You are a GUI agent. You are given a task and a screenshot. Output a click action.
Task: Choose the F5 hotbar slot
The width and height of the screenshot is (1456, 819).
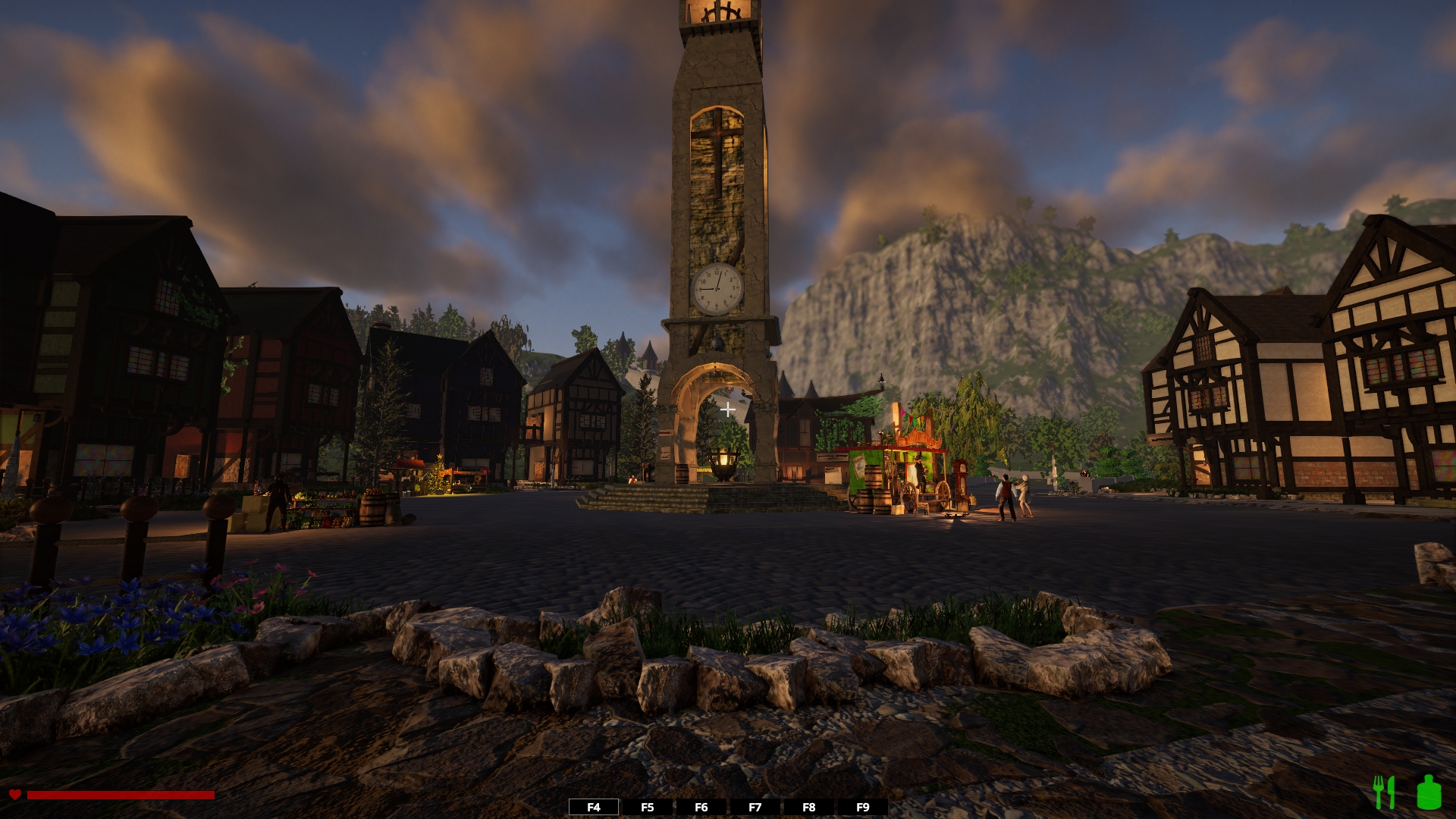[x=648, y=807]
